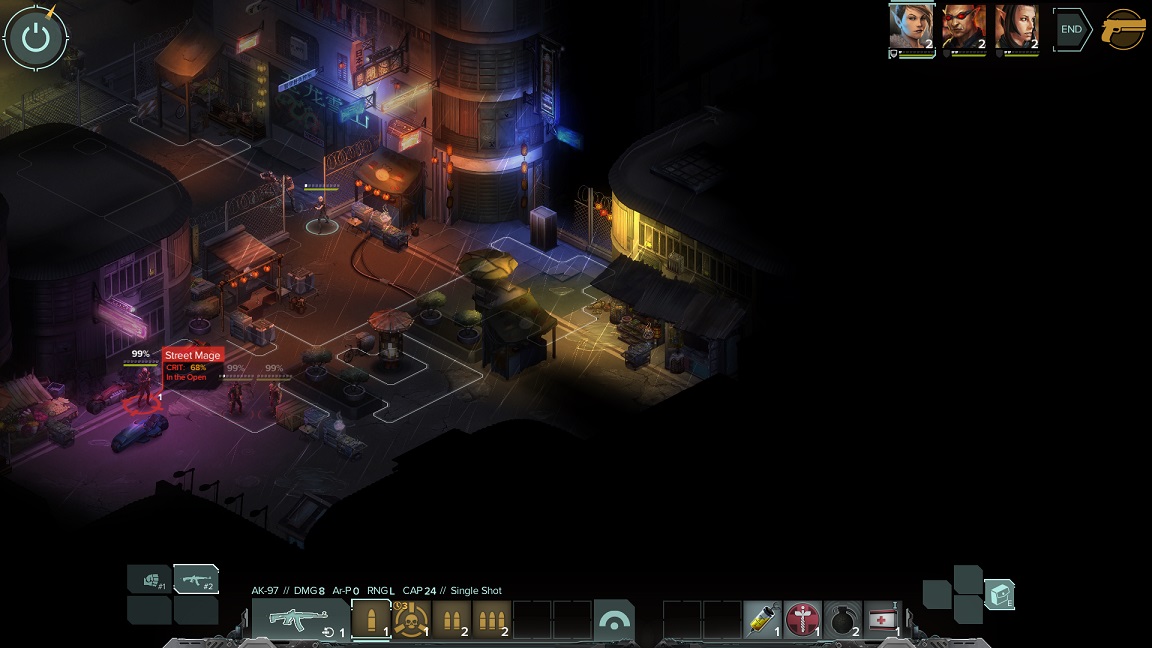Select the two-bullet burst fire mode
This screenshot has height=648, width=1152.
point(451,620)
